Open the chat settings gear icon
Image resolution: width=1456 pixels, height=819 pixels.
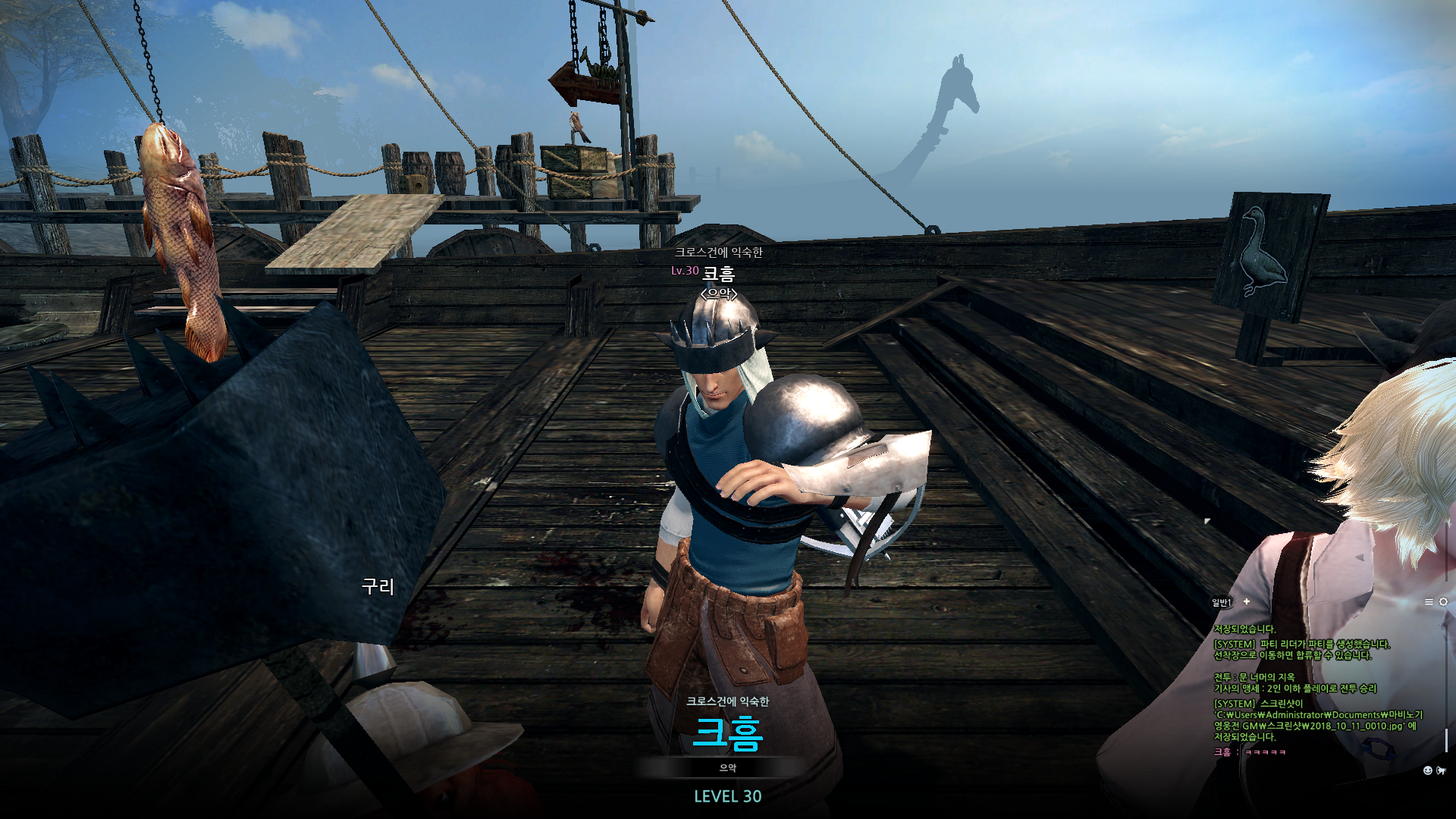click(1444, 601)
